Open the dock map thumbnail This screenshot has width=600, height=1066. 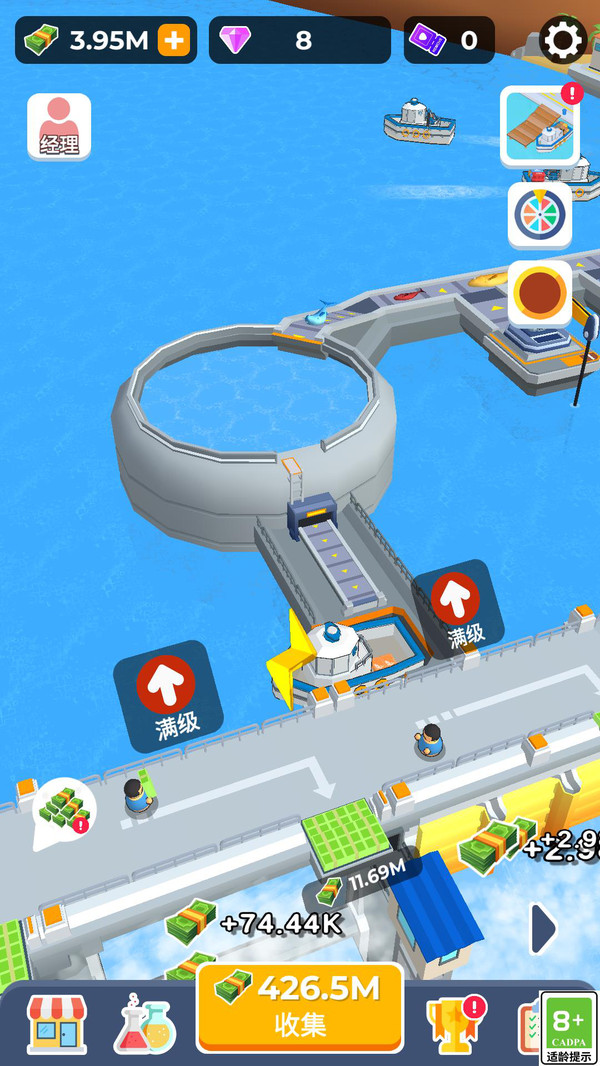[x=540, y=126]
